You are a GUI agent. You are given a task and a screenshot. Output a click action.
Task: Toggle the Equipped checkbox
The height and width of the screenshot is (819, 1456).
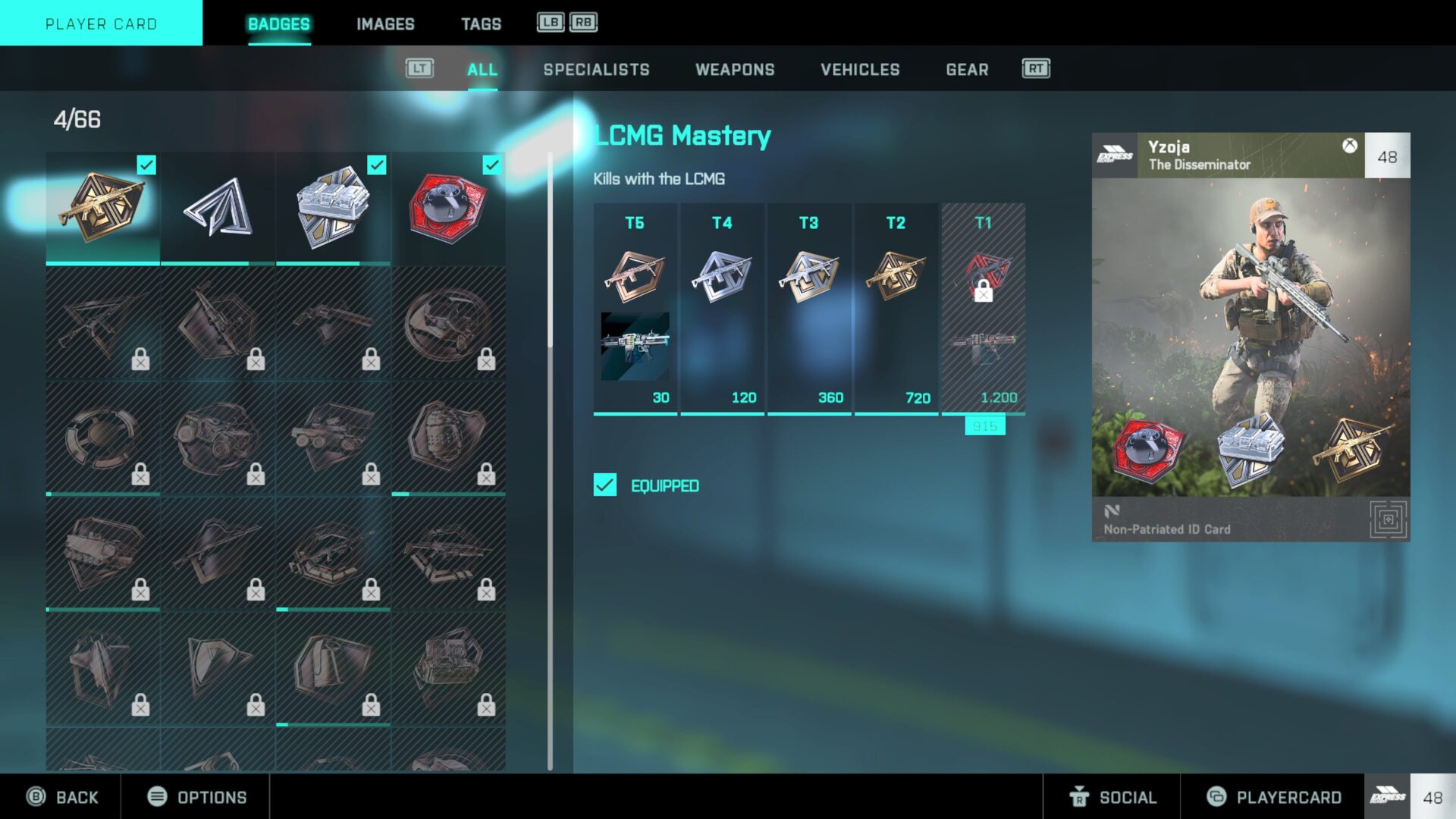tap(605, 485)
